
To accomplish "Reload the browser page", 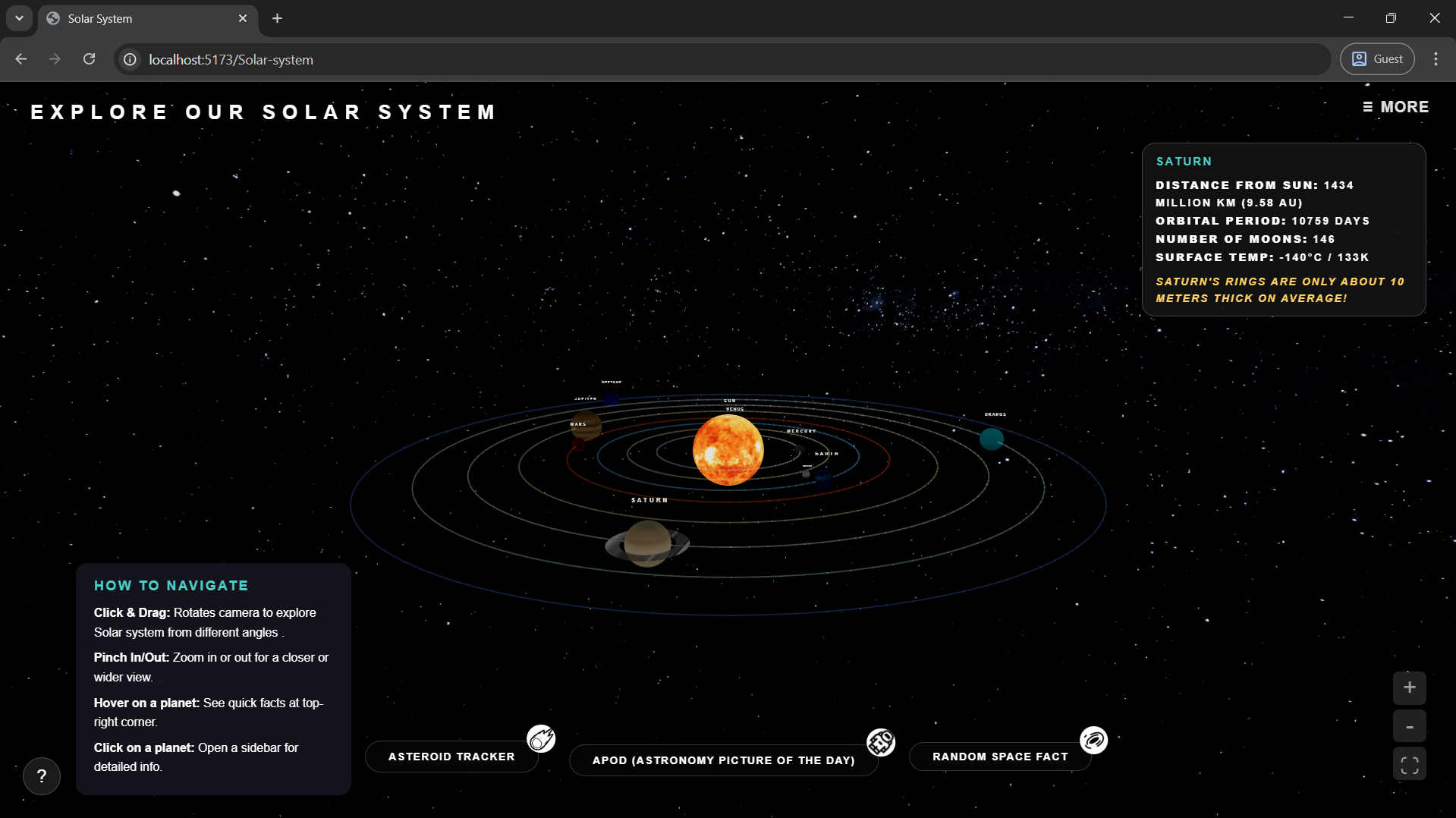I will tap(90, 59).
